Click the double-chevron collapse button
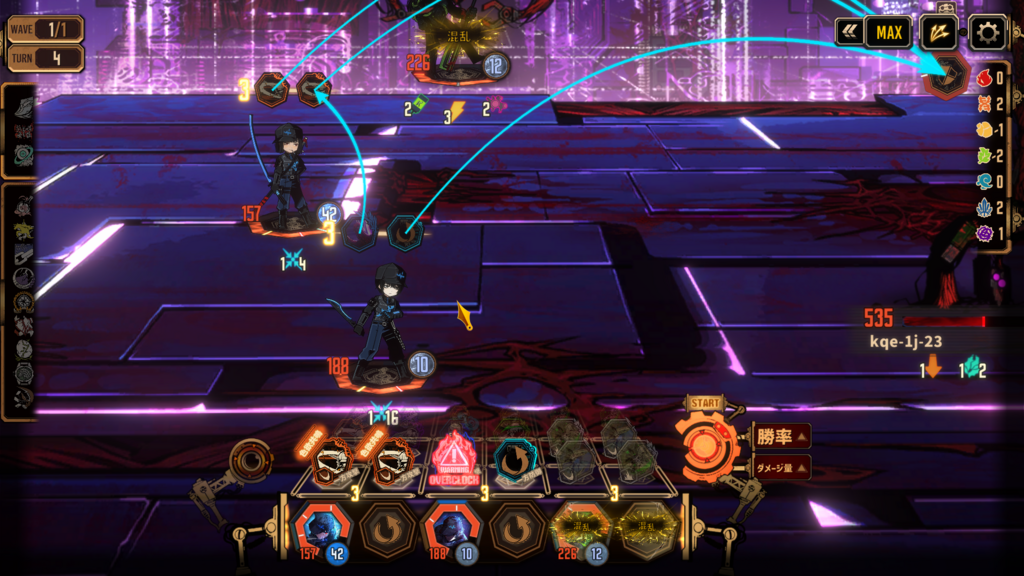 850,33
